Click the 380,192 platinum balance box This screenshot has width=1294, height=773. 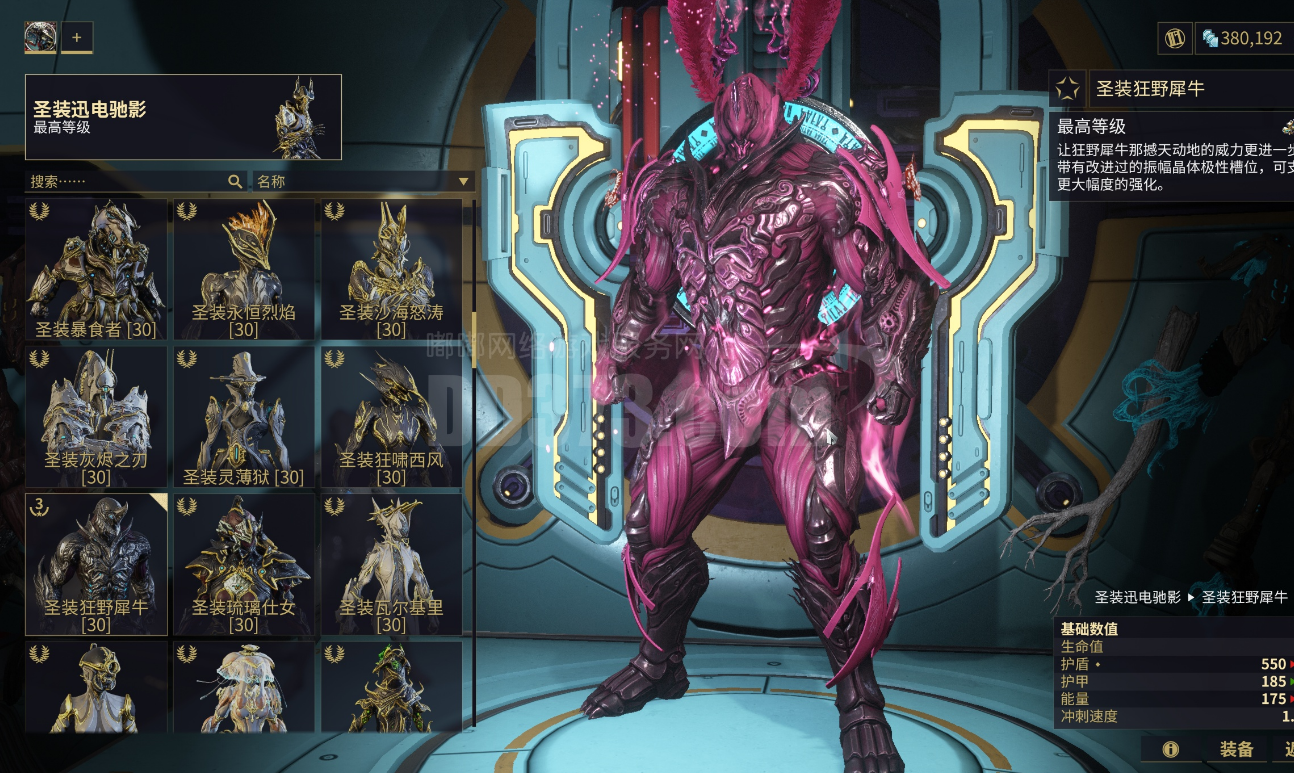pos(1242,38)
